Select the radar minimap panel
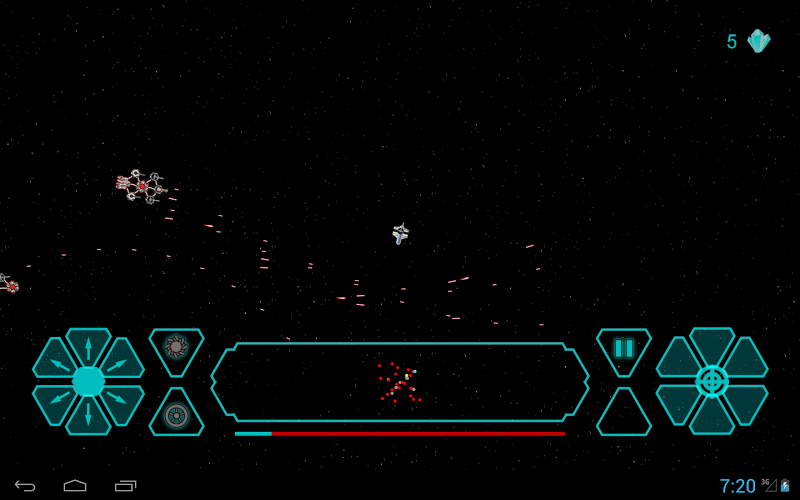This screenshot has width=800, height=500. (400, 381)
